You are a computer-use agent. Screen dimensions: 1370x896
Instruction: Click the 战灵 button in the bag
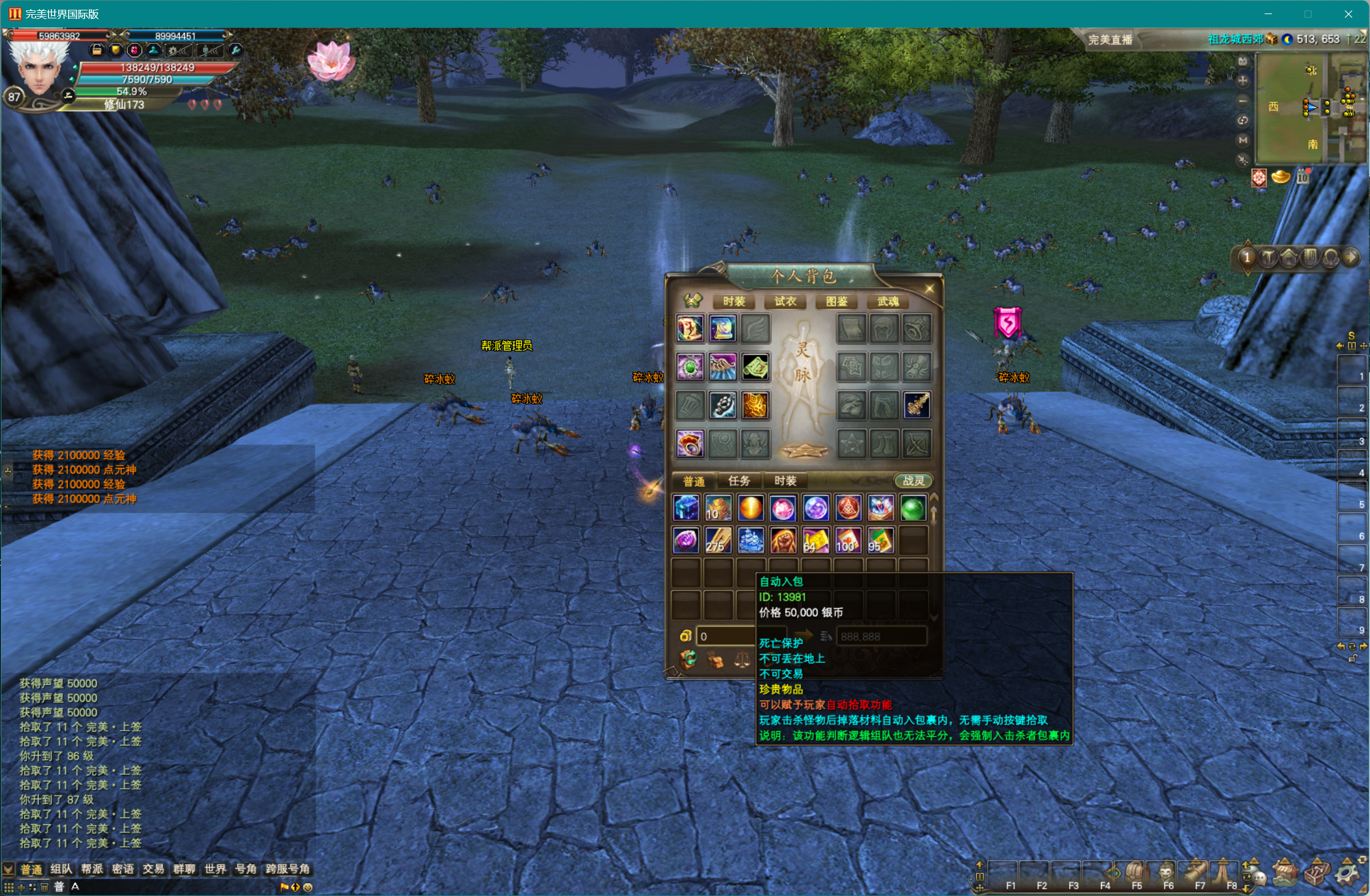click(913, 481)
